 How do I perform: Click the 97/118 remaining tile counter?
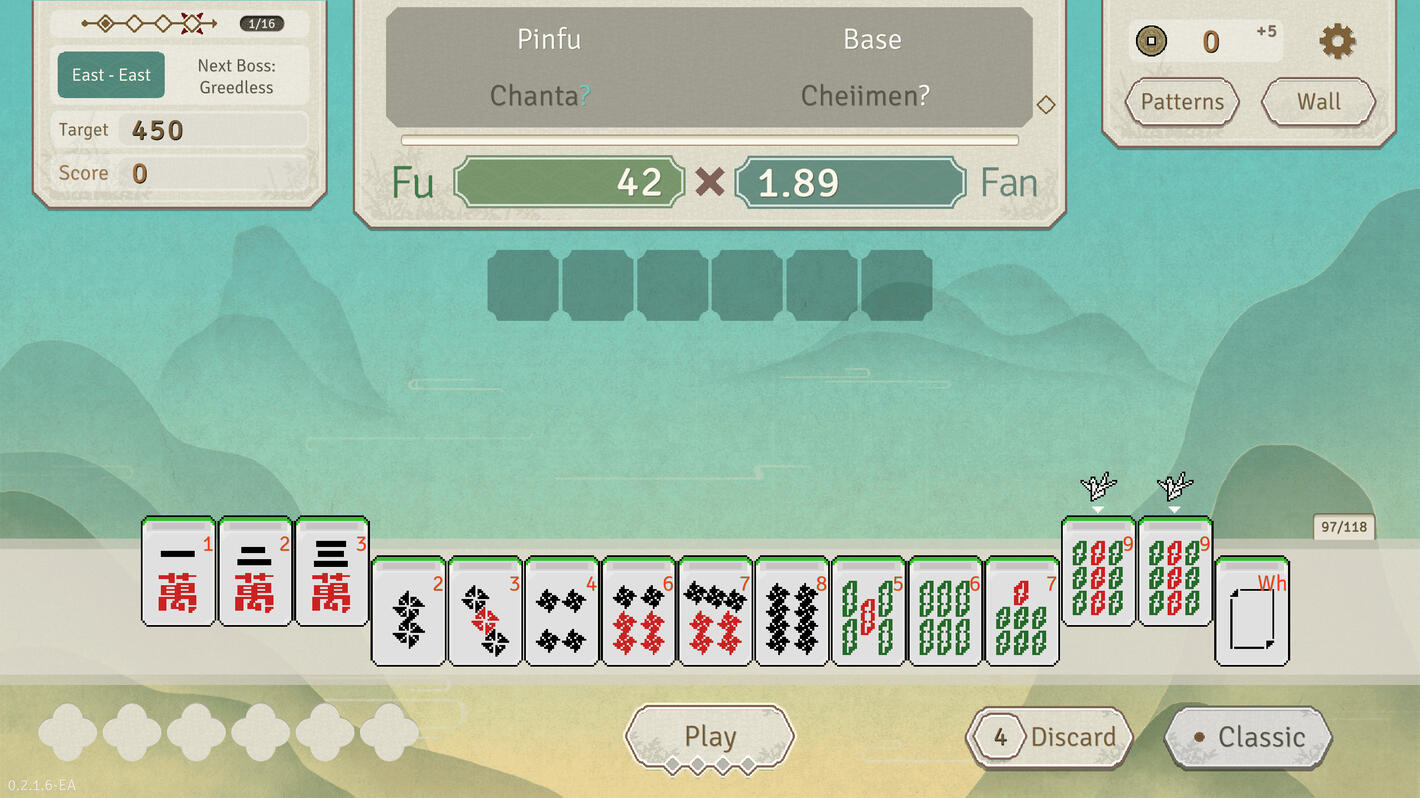point(1344,526)
